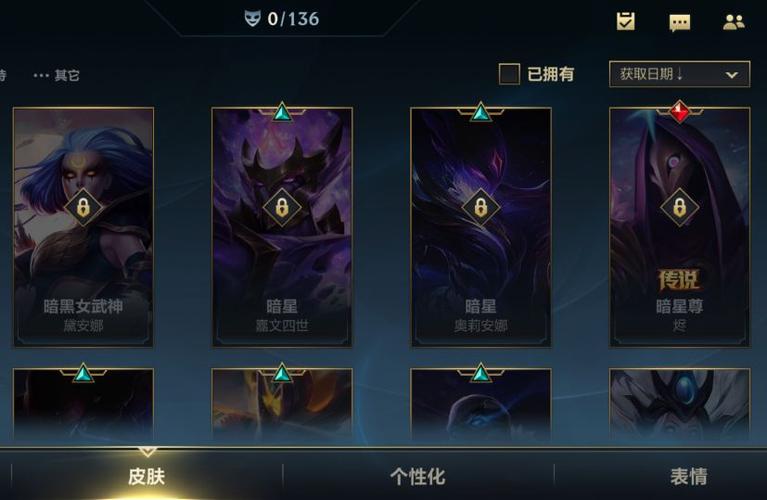Image resolution: width=767 pixels, height=500 pixels.
Task: Select the 暗星 嘉文四世 skin card
Action: click(x=282, y=226)
